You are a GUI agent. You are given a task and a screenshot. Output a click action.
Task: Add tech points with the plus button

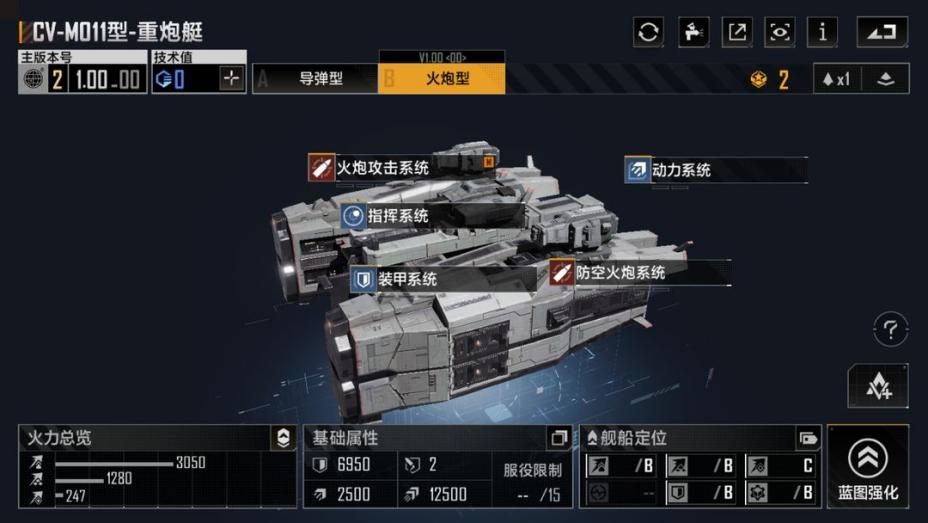(232, 79)
